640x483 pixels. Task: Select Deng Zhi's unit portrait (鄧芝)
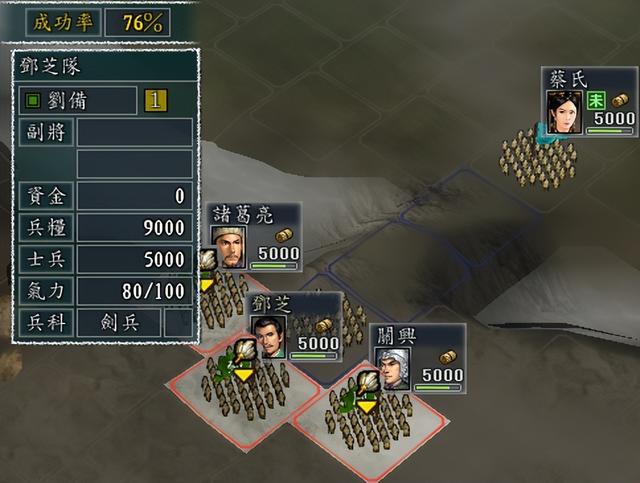coord(269,337)
